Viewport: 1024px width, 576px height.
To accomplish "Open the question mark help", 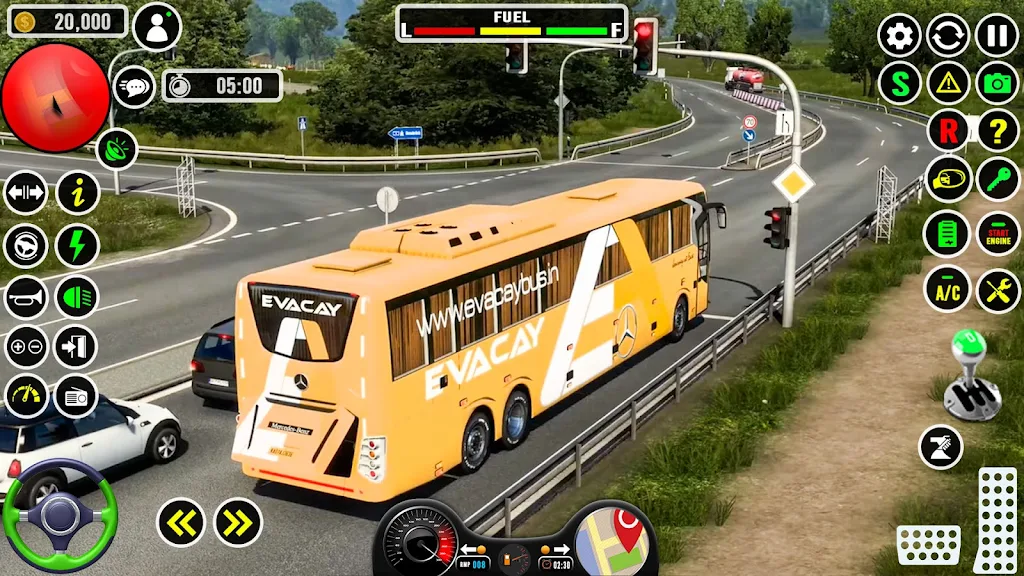I will (997, 130).
